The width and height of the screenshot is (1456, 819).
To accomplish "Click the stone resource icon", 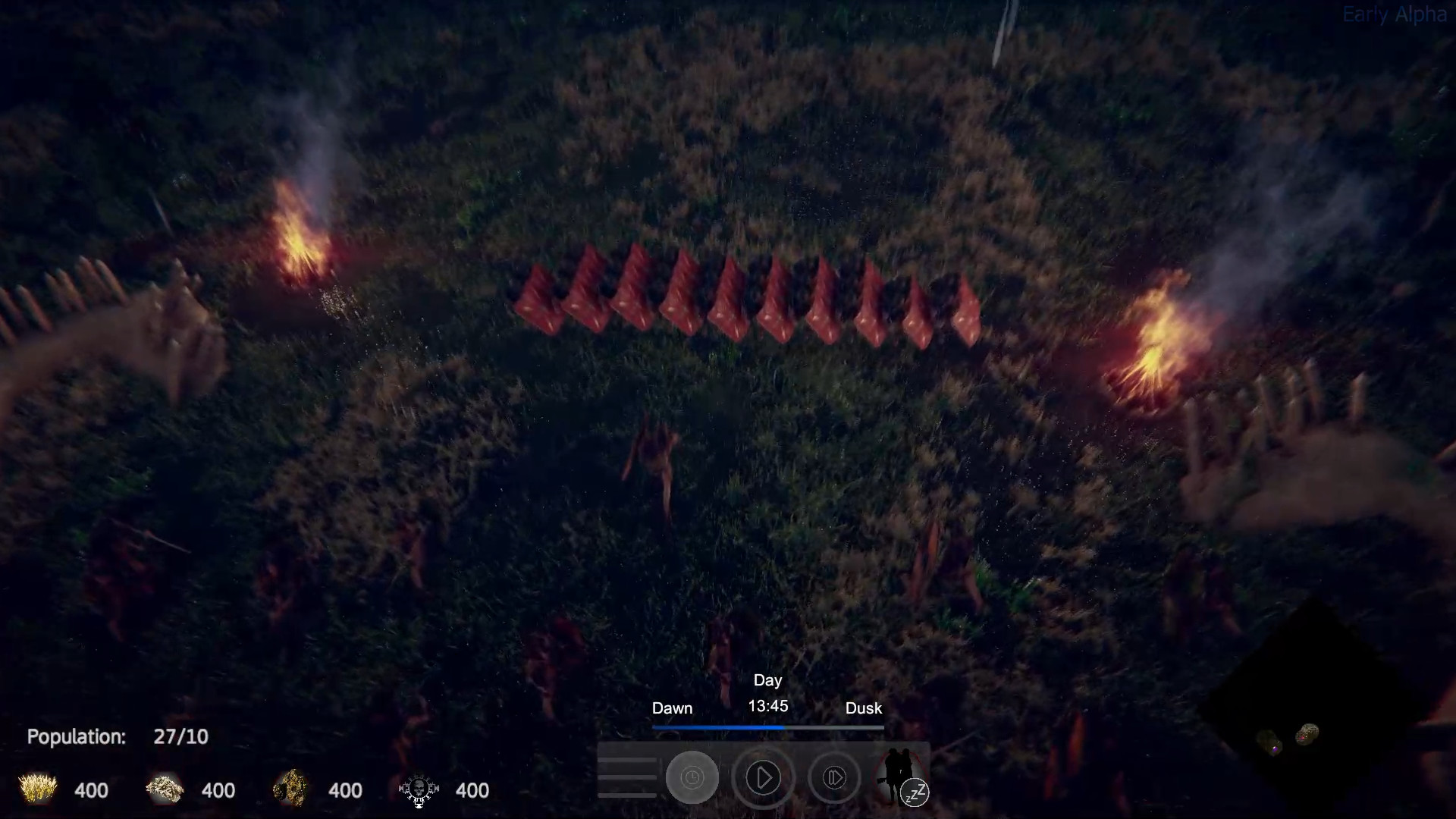I will tap(164, 789).
